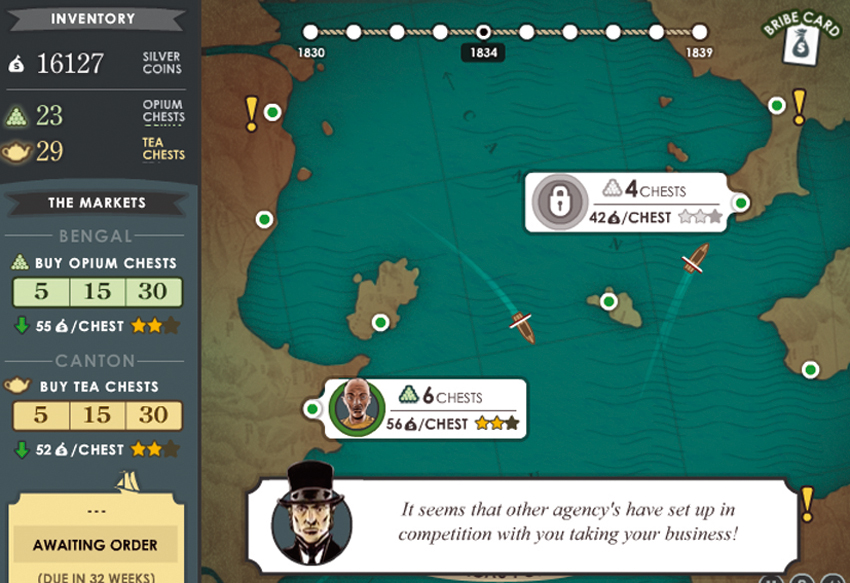Buy 15 tea chests in Canton
This screenshot has height=583, width=850.
point(97,415)
